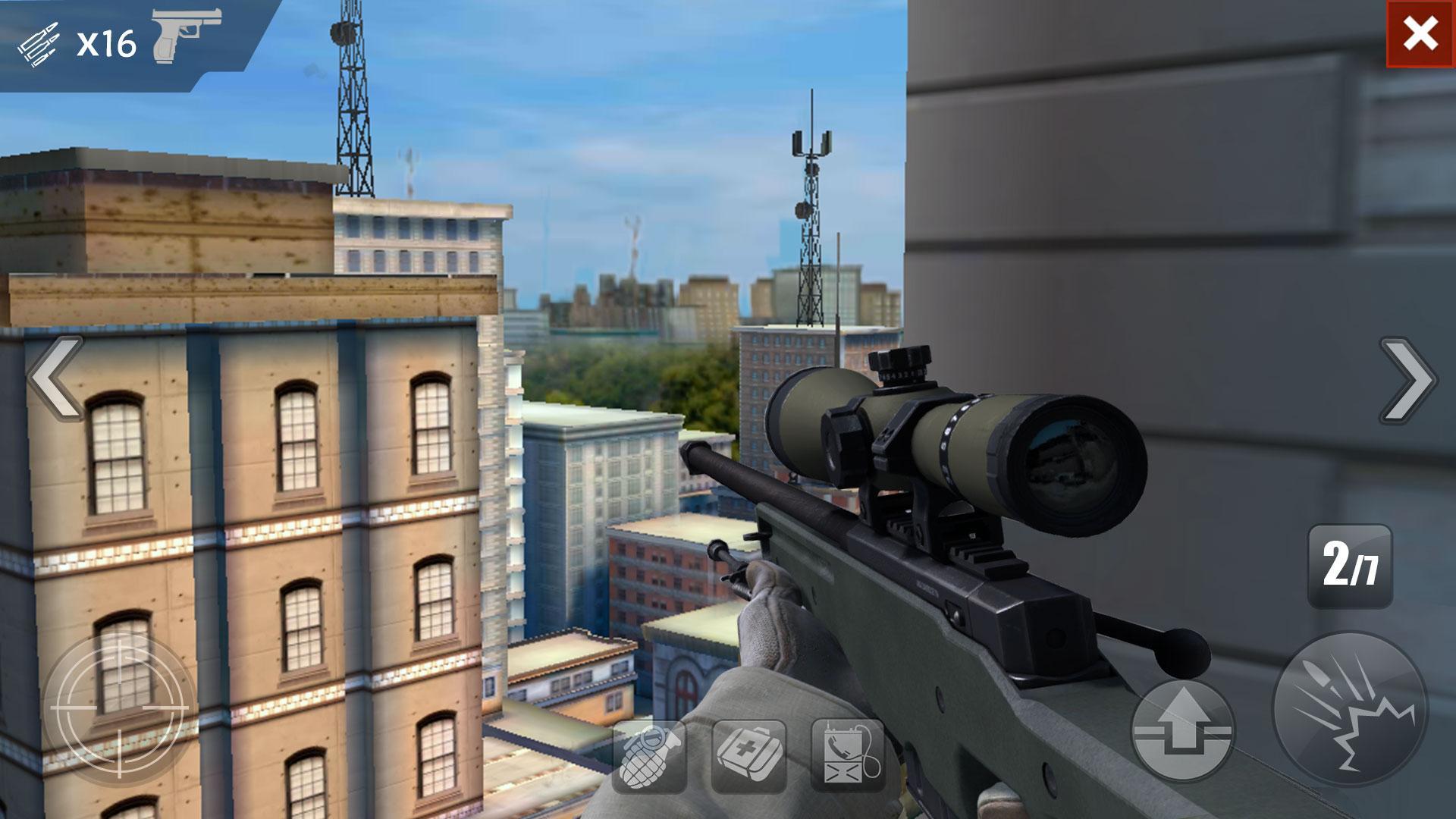Select the pistol sidearm icon
1456x819 pixels.
coord(178,38)
